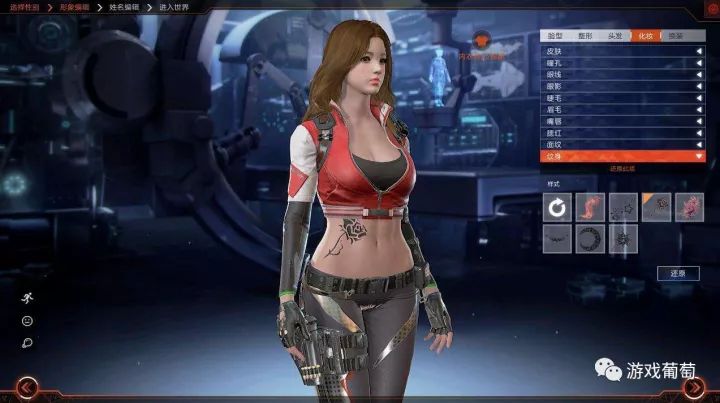
Task: Select the orange dragon tattoo style
Action: 591,207
